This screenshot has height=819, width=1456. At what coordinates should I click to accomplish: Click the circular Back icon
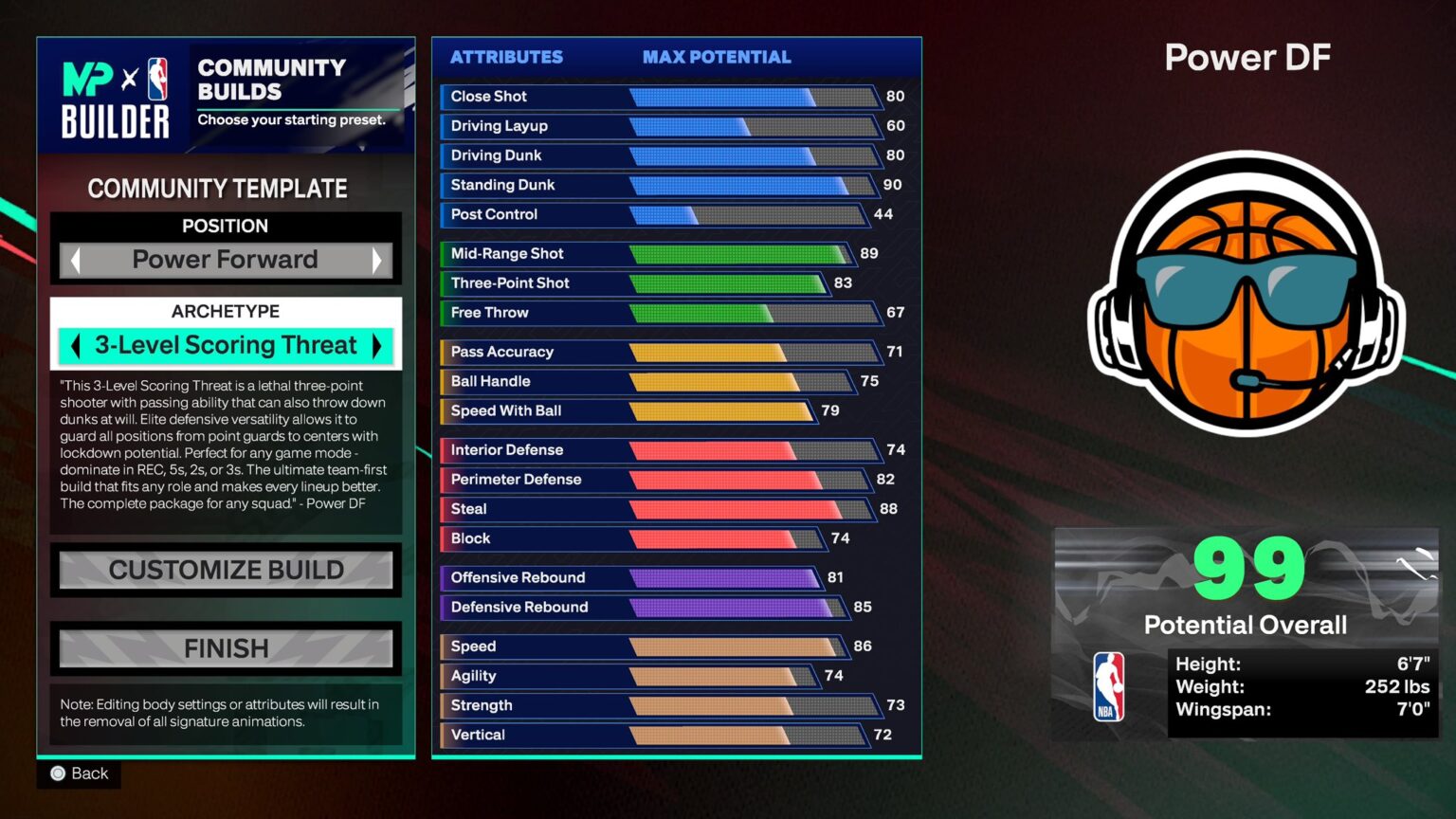coord(57,773)
